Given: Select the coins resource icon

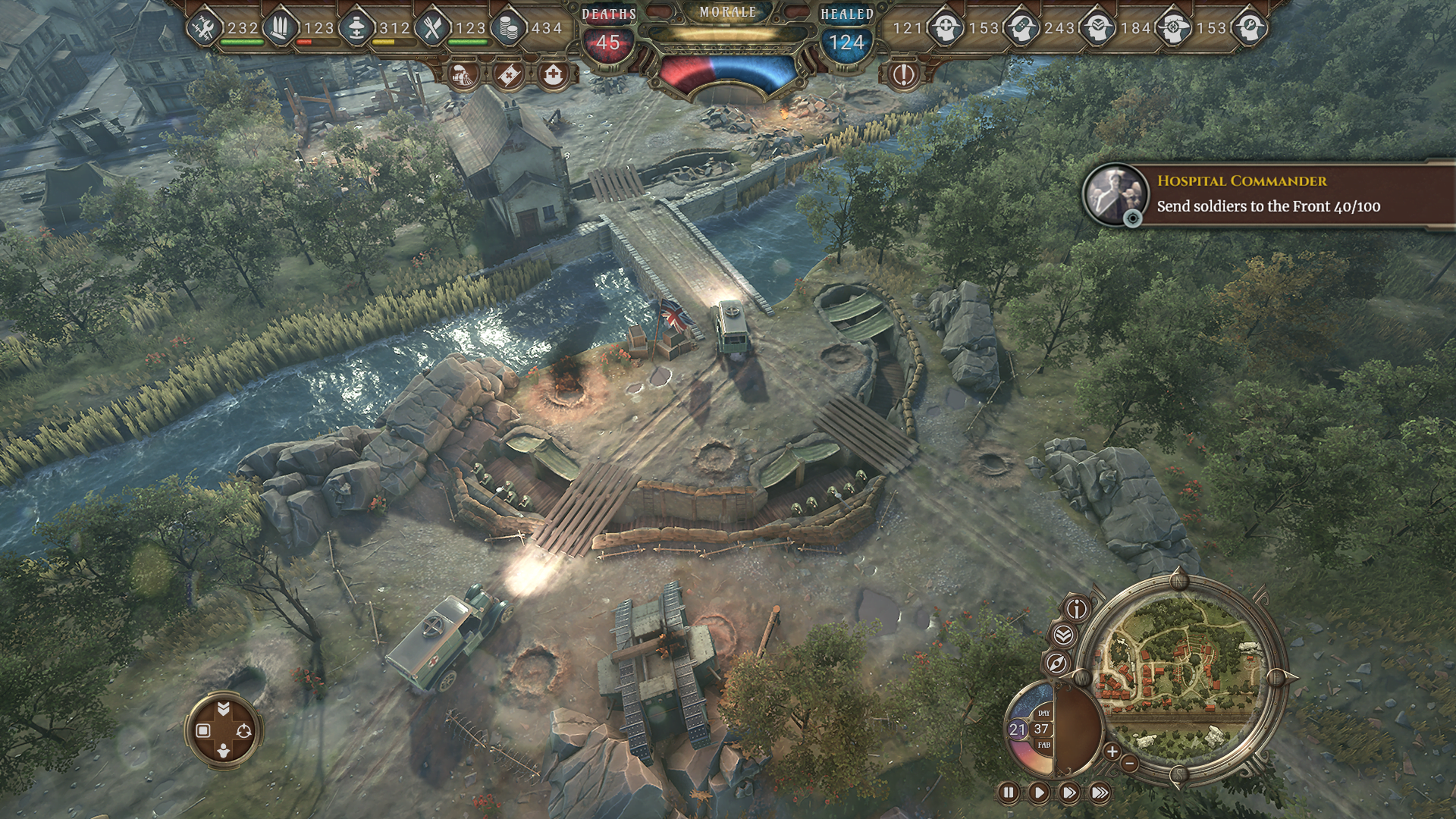Looking at the screenshot, I should (506, 29).
